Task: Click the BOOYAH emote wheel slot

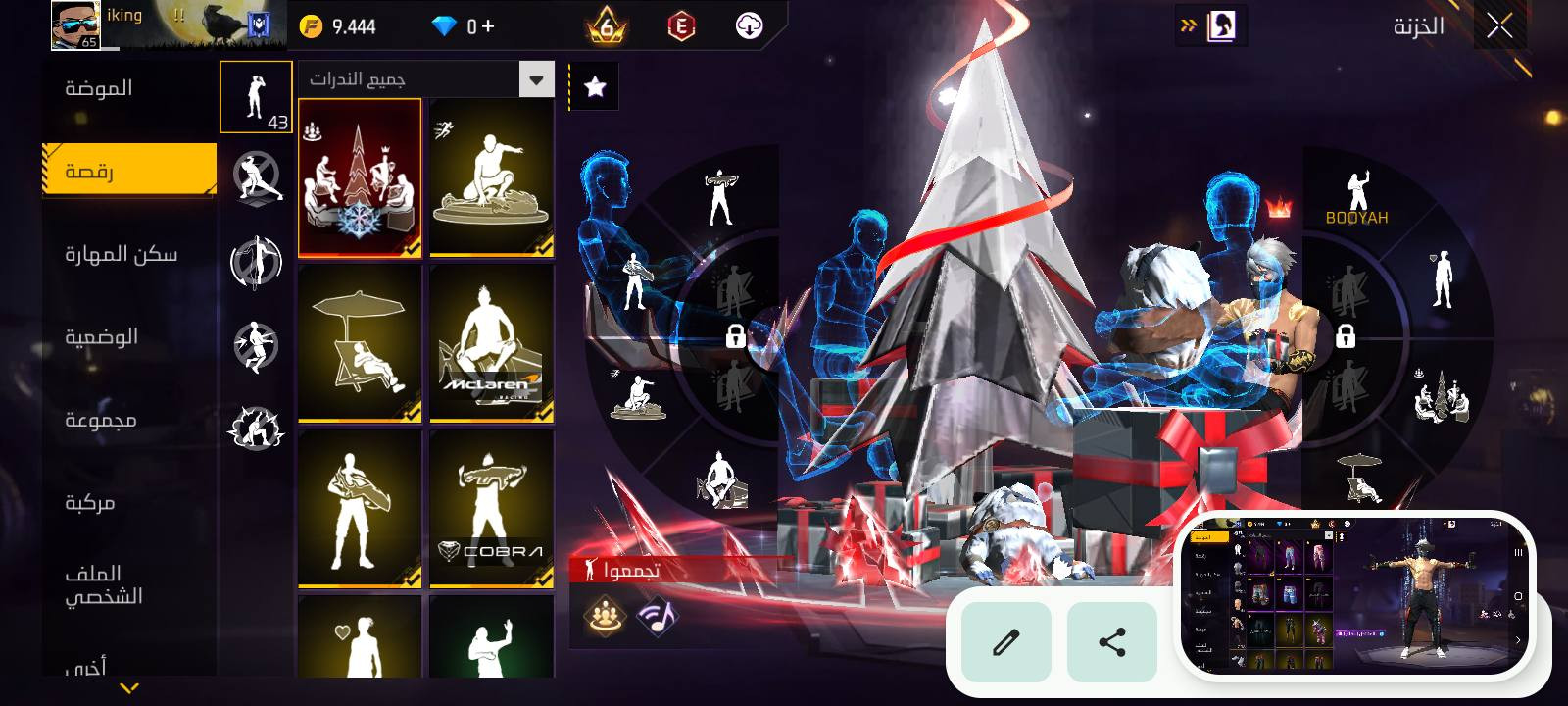Action: tap(1357, 196)
